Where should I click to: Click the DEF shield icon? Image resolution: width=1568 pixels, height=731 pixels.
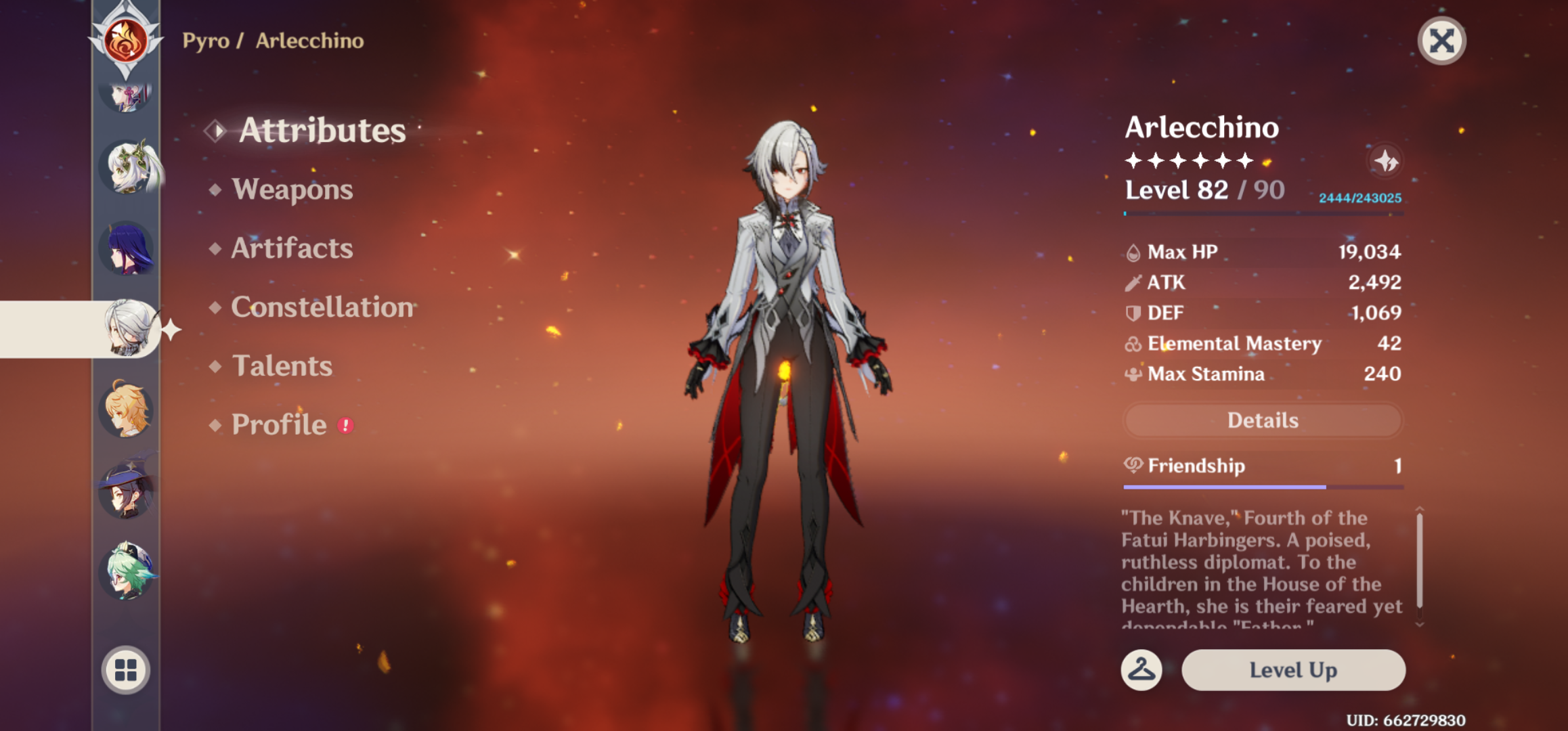tap(1131, 313)
